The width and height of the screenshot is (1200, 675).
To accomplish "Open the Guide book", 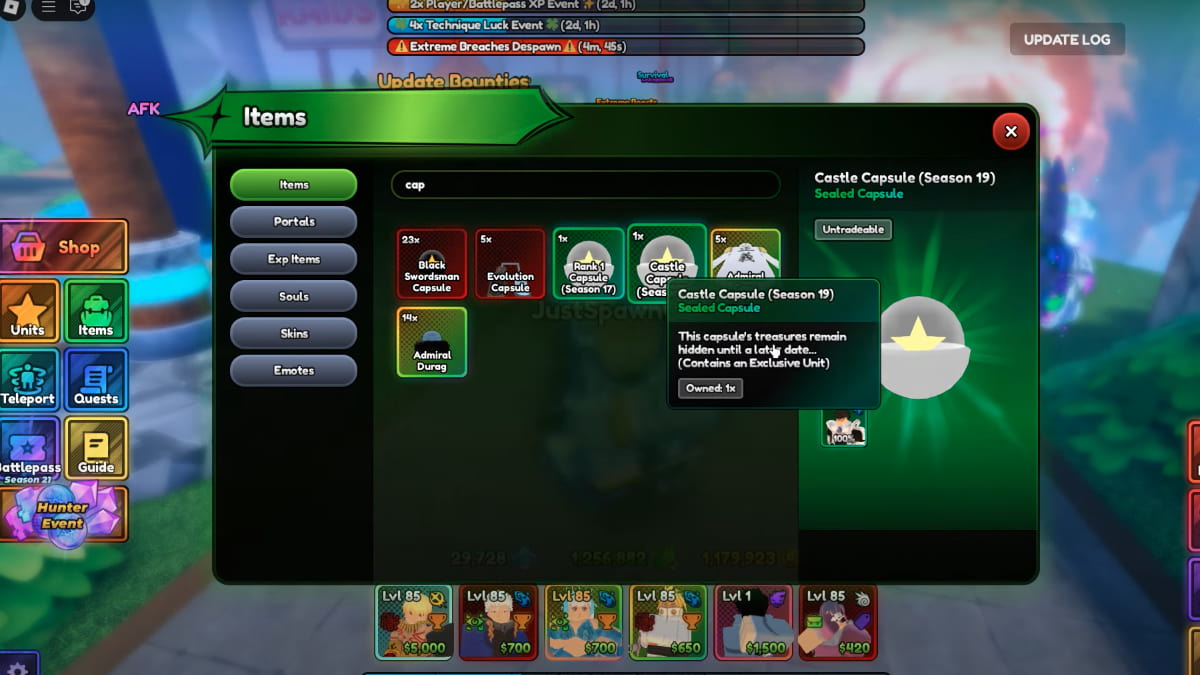I will click(x=96, y=449).
